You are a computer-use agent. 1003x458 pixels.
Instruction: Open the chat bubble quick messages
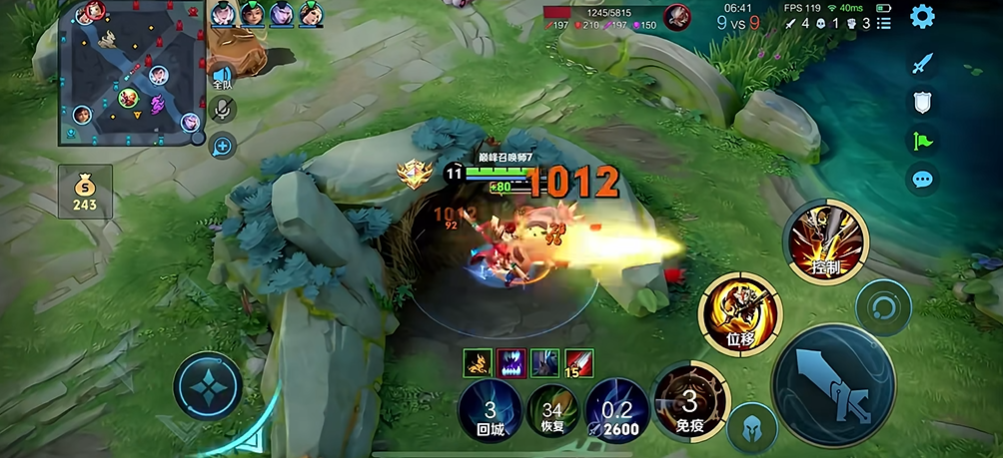[922, 180]
